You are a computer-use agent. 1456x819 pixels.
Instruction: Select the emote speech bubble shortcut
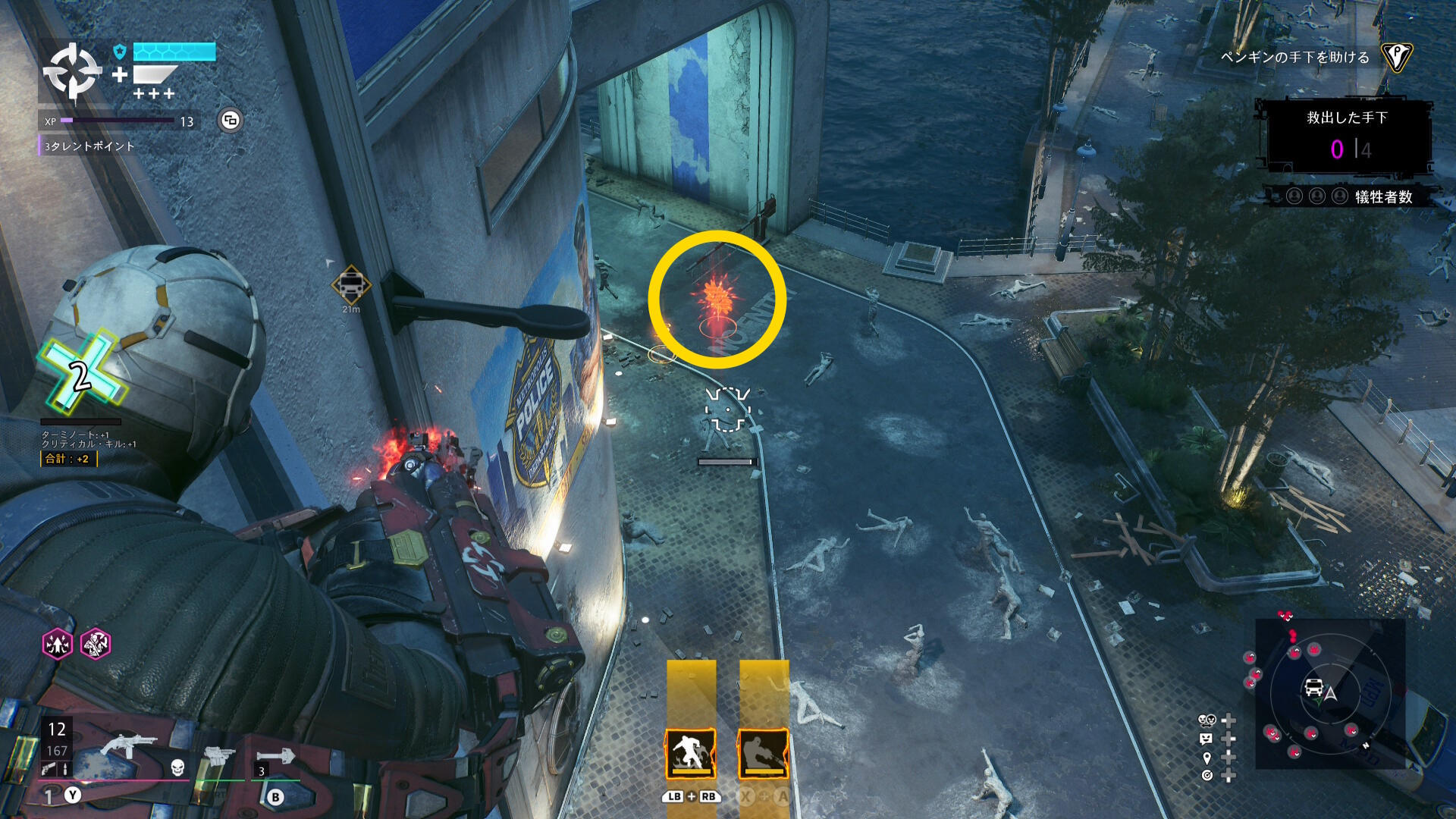[x=1206, y=739]
